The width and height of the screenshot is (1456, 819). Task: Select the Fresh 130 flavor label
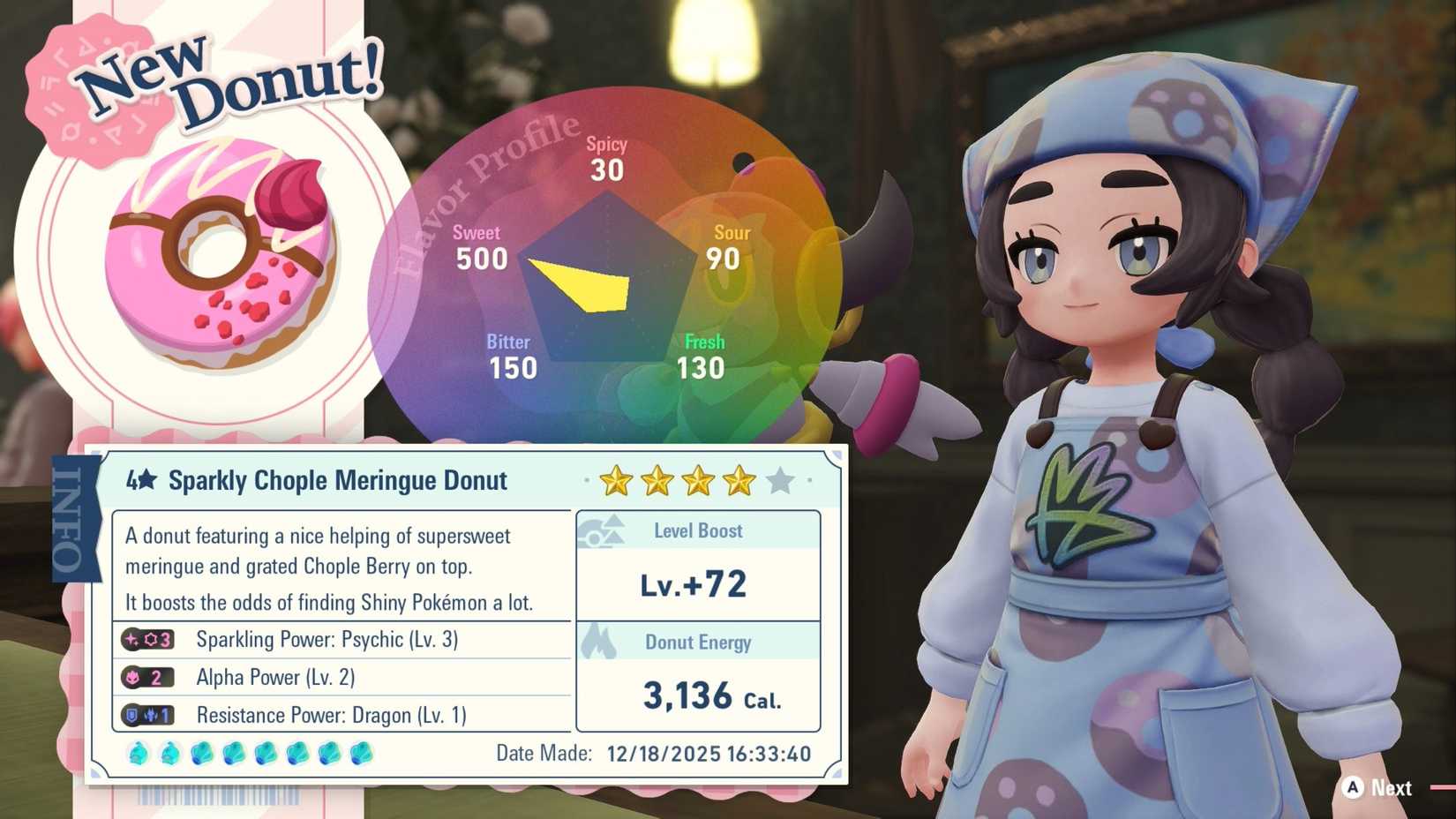(702, 355)
